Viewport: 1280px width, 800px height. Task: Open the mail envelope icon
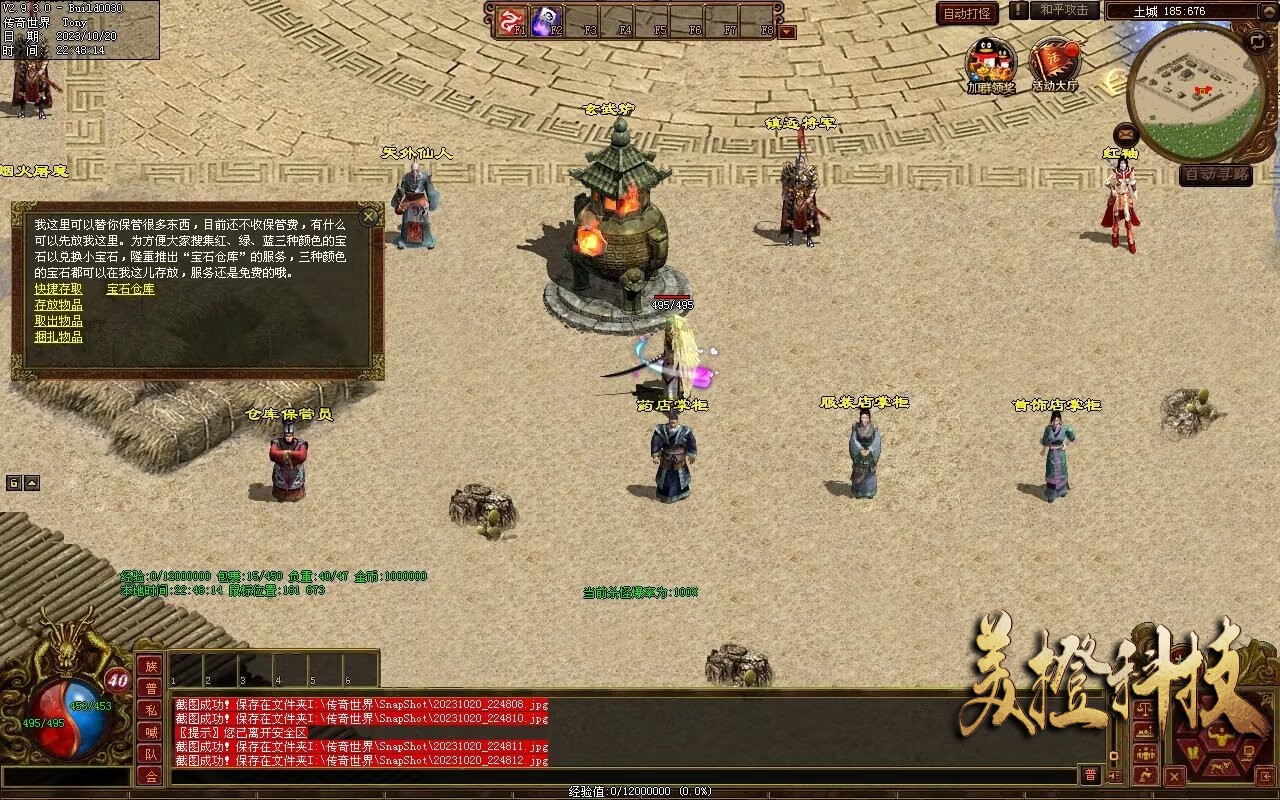1126,133
